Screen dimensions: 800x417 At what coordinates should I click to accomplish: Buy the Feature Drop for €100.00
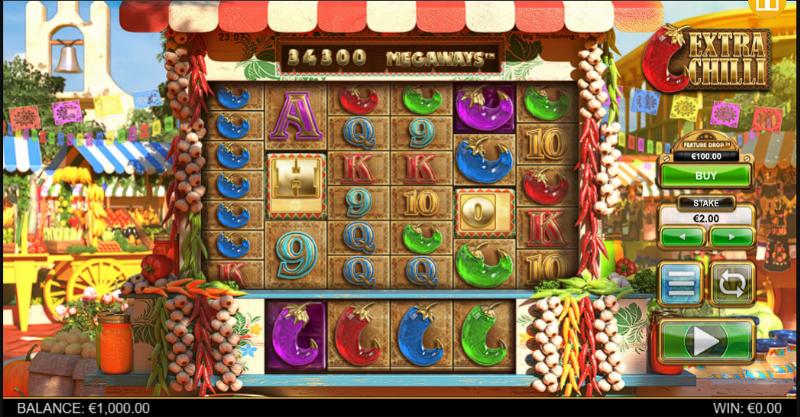tap(706, 174)
